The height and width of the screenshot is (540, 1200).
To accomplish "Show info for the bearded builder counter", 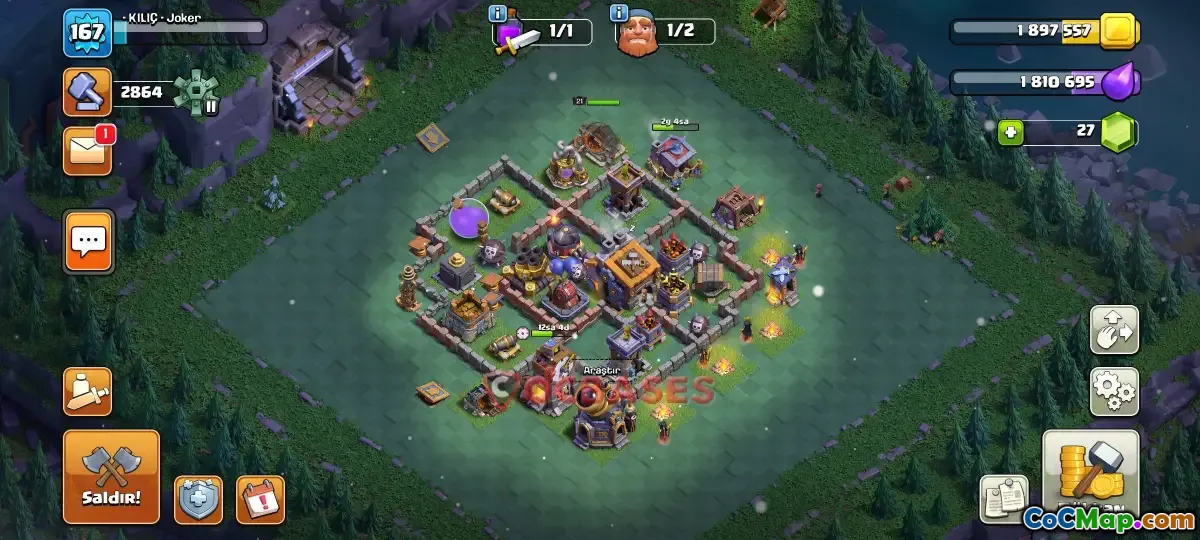I will pyautogui.click(x=619, y=14).
